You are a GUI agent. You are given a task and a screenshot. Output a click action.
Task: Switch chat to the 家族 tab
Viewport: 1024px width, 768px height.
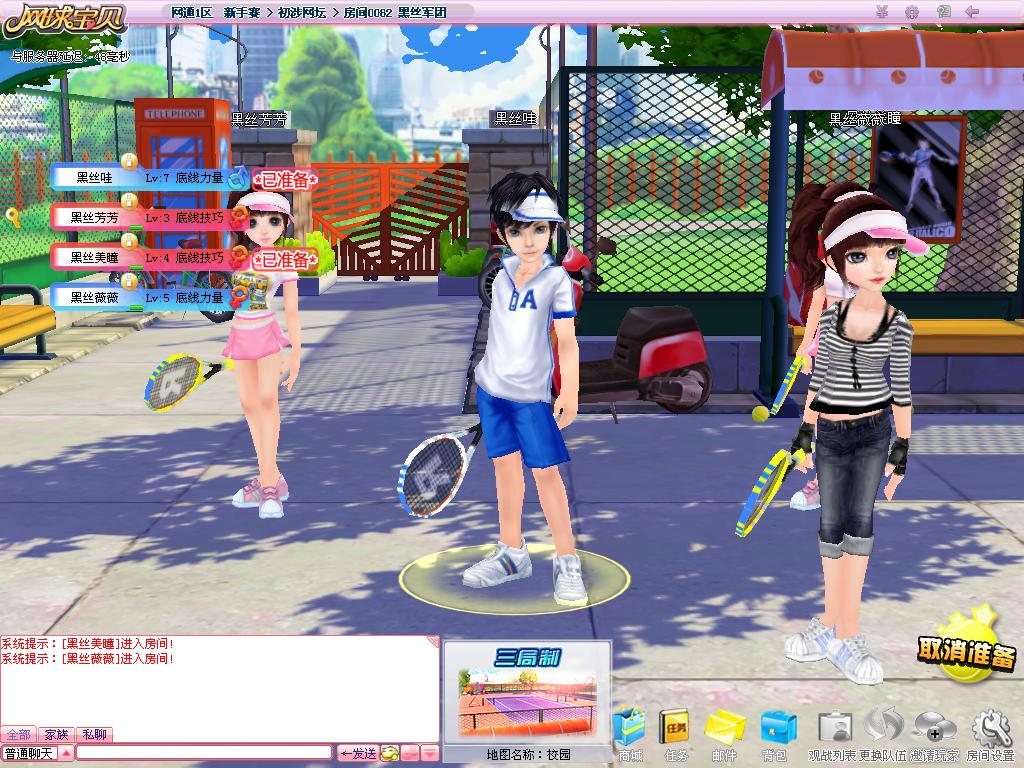tap(57, 735)
